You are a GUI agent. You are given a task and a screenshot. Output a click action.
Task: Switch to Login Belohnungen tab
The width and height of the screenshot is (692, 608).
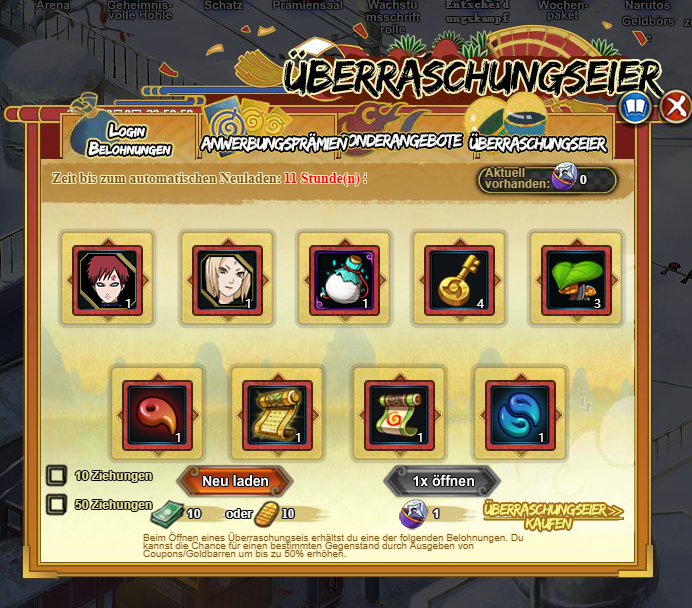(x=128, y=140)
